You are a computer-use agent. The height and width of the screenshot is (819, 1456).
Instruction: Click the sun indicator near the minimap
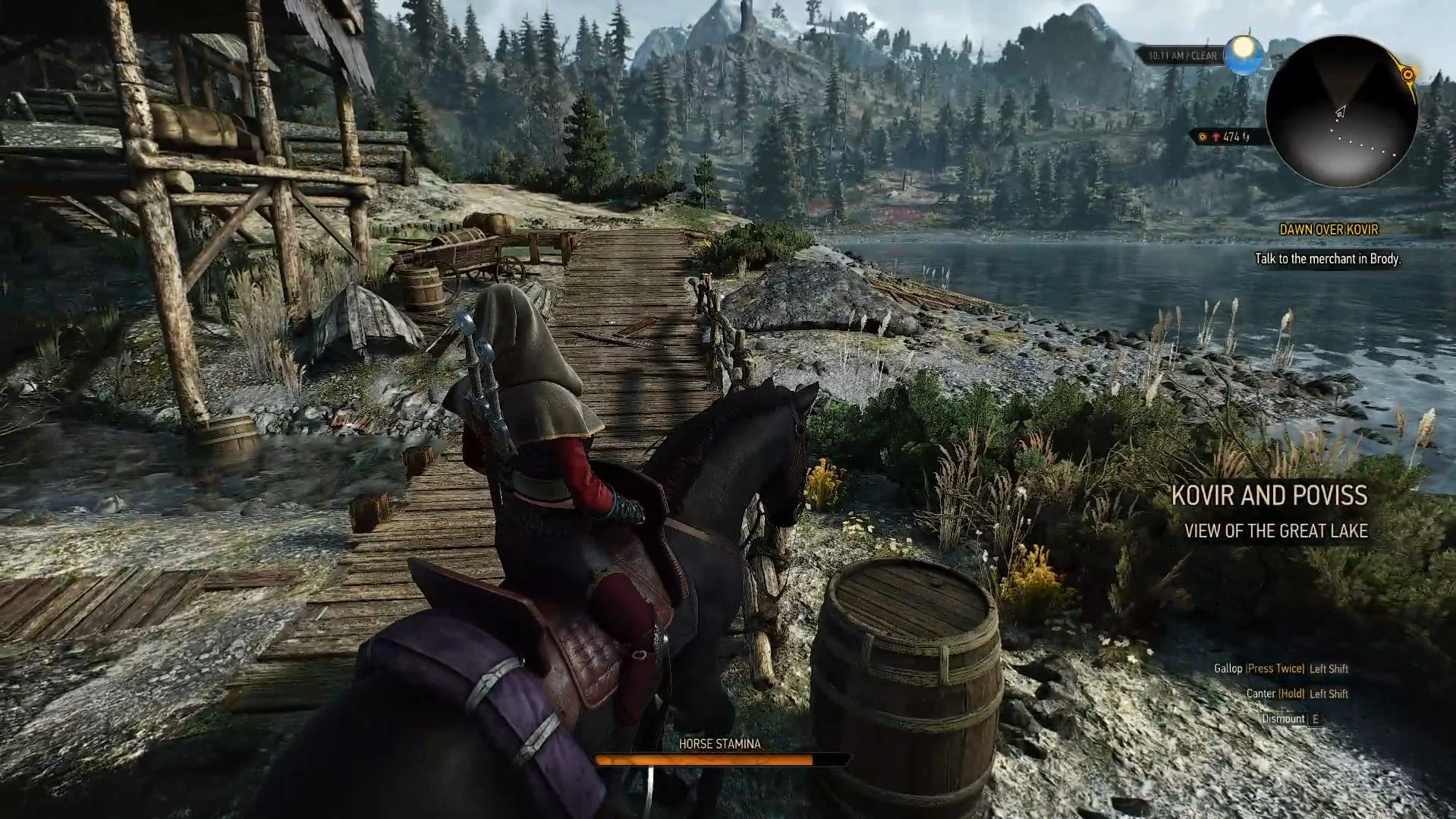point(1244,55)
